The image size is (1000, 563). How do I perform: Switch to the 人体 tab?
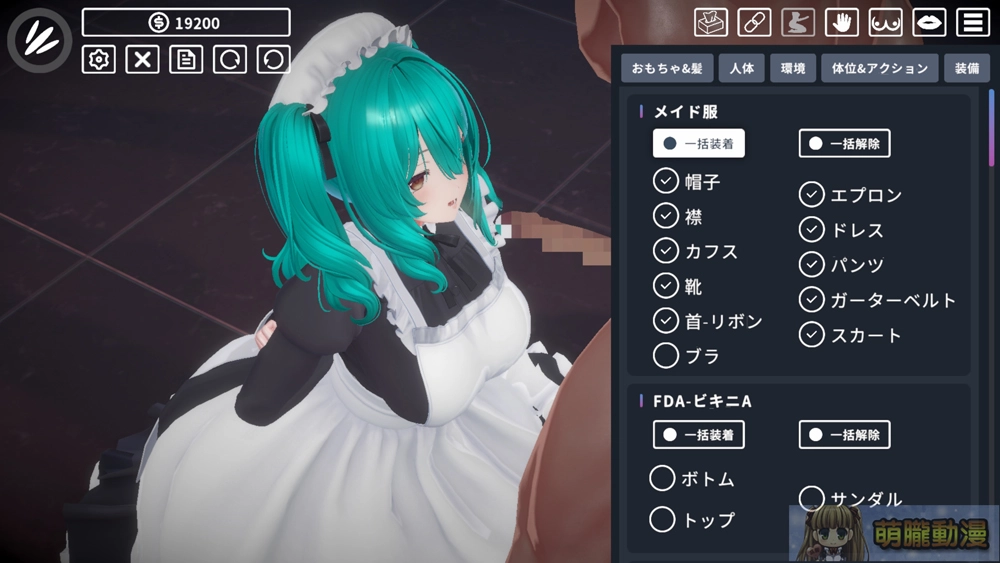741,69
